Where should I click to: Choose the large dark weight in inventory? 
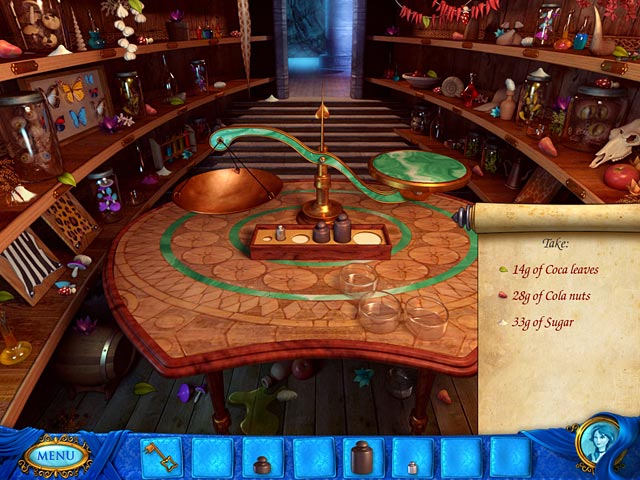(361, 459)
